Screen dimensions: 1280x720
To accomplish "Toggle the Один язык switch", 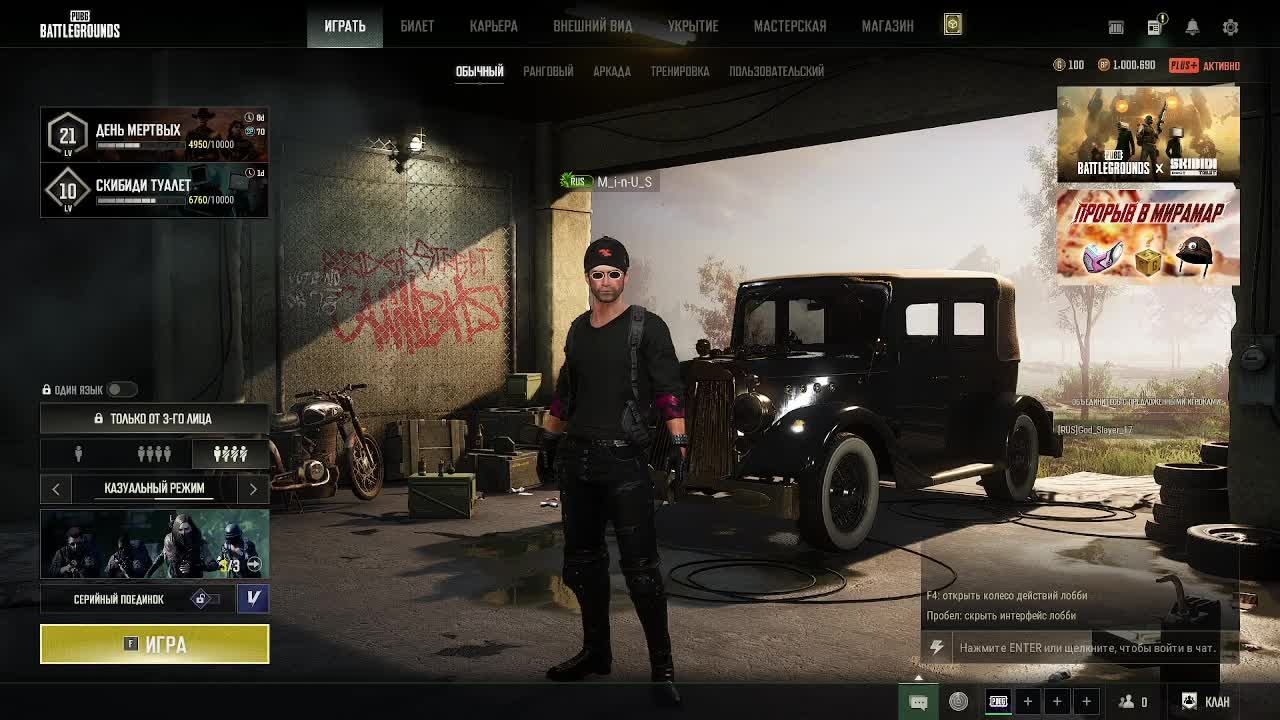I will click(121, 389).
